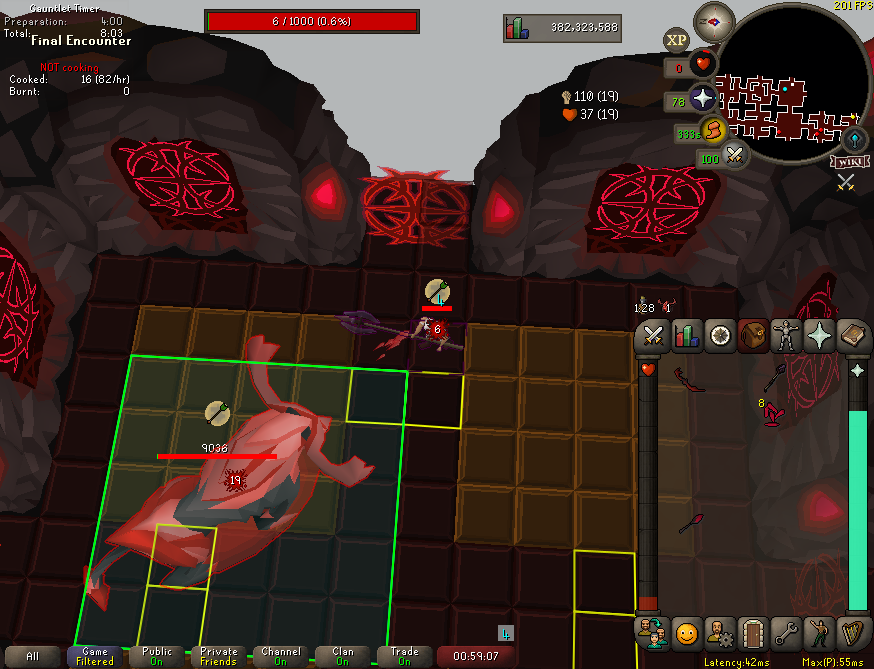The image size is (874, 669).
Task: Open the Prayer tab
Action: coord(819,336)
